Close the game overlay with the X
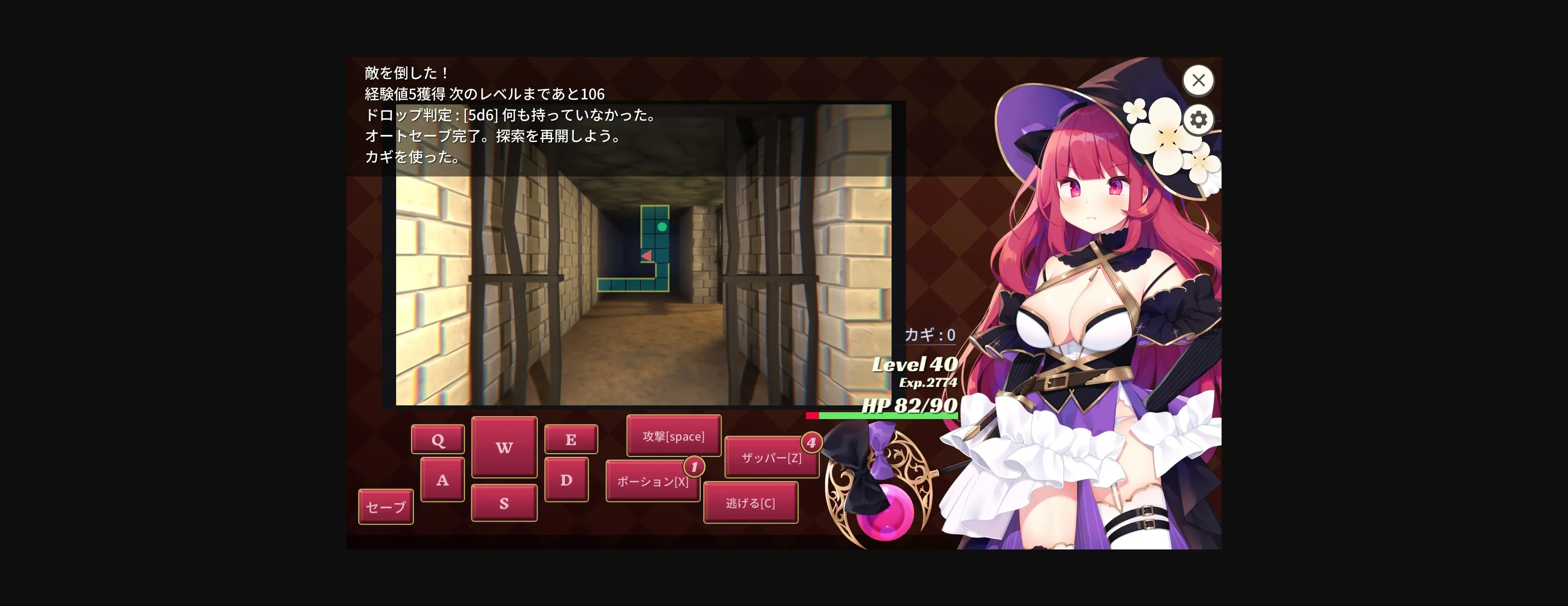This screenshot has height=606, width=1568. coord(1198,80)
